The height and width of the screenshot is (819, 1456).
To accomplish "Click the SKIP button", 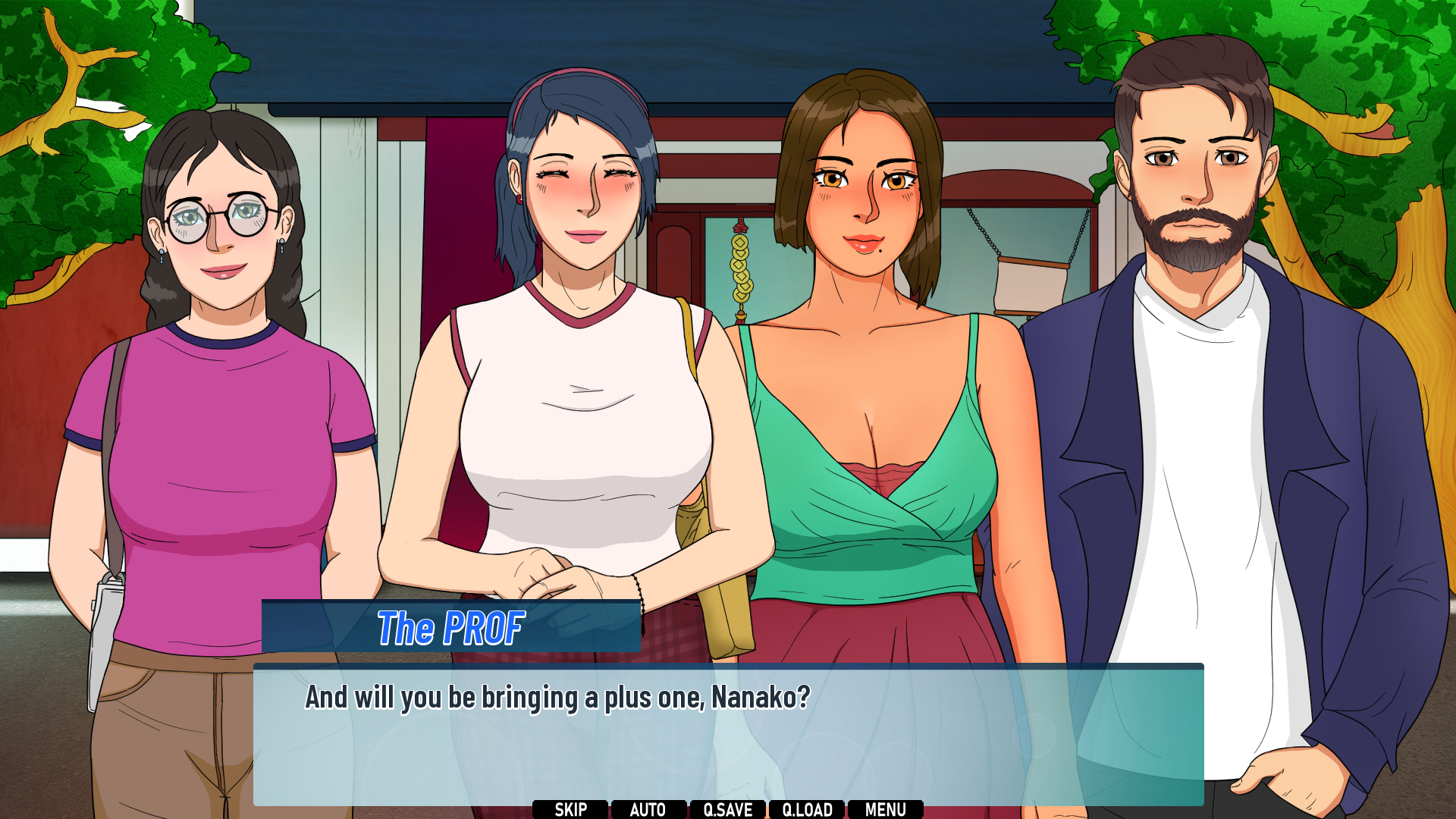I will tap(570, 809).
